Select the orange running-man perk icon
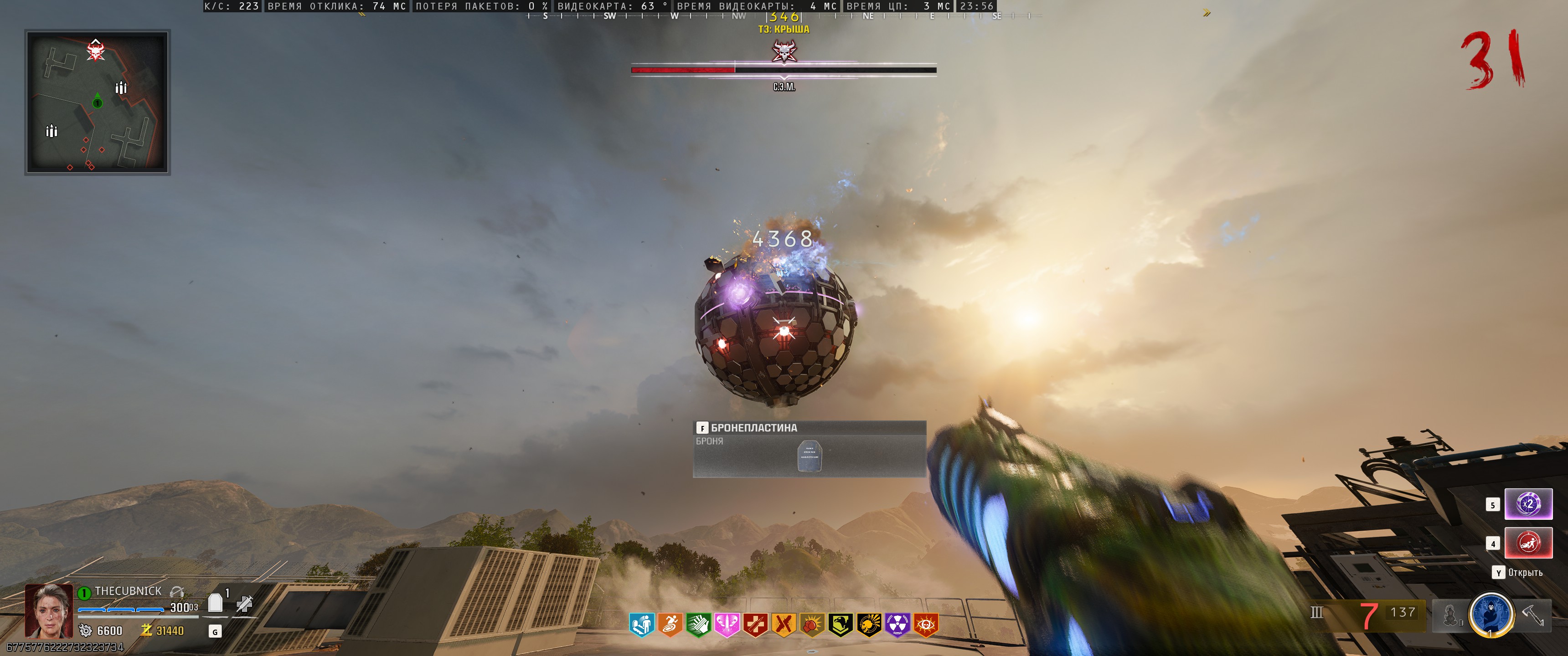 (670, 625)
